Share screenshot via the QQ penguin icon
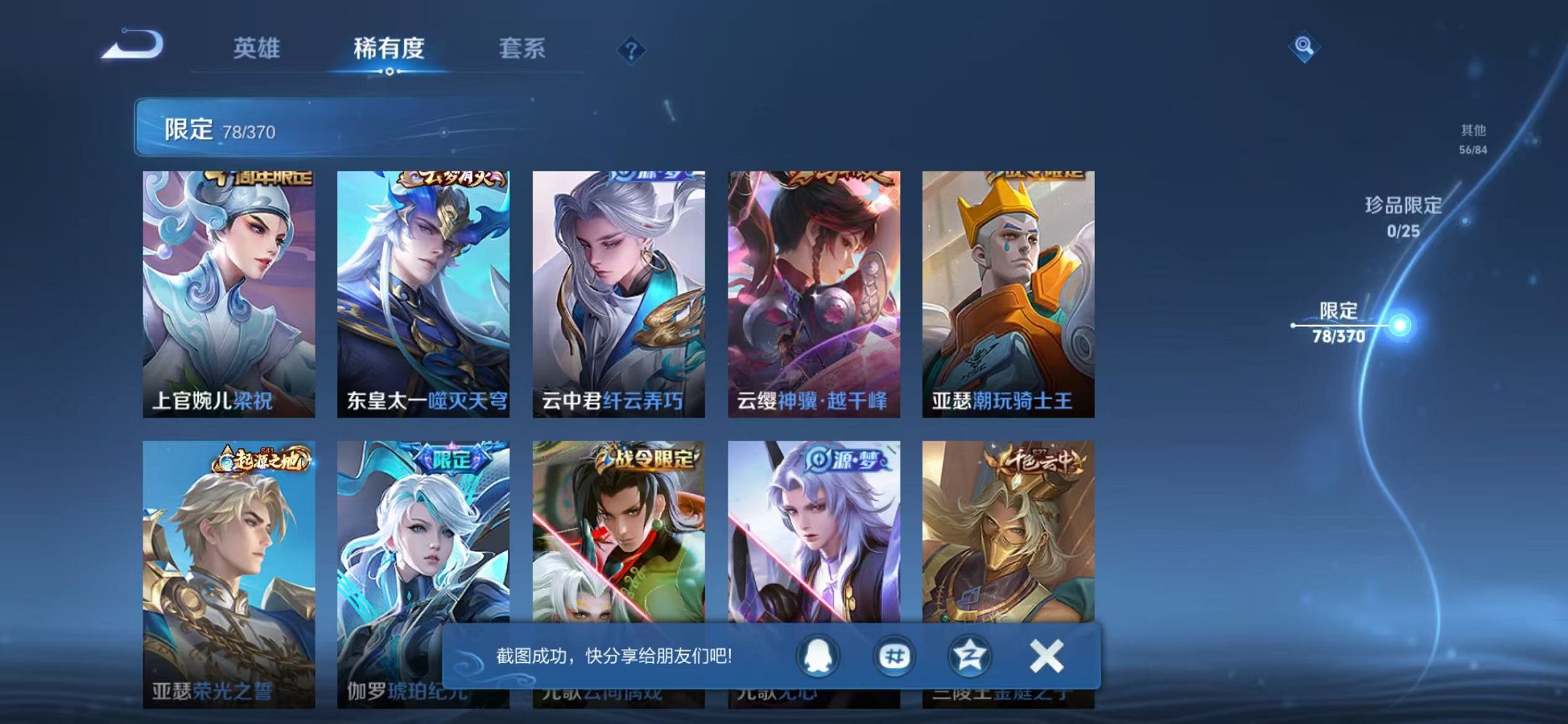 [818, 656]
